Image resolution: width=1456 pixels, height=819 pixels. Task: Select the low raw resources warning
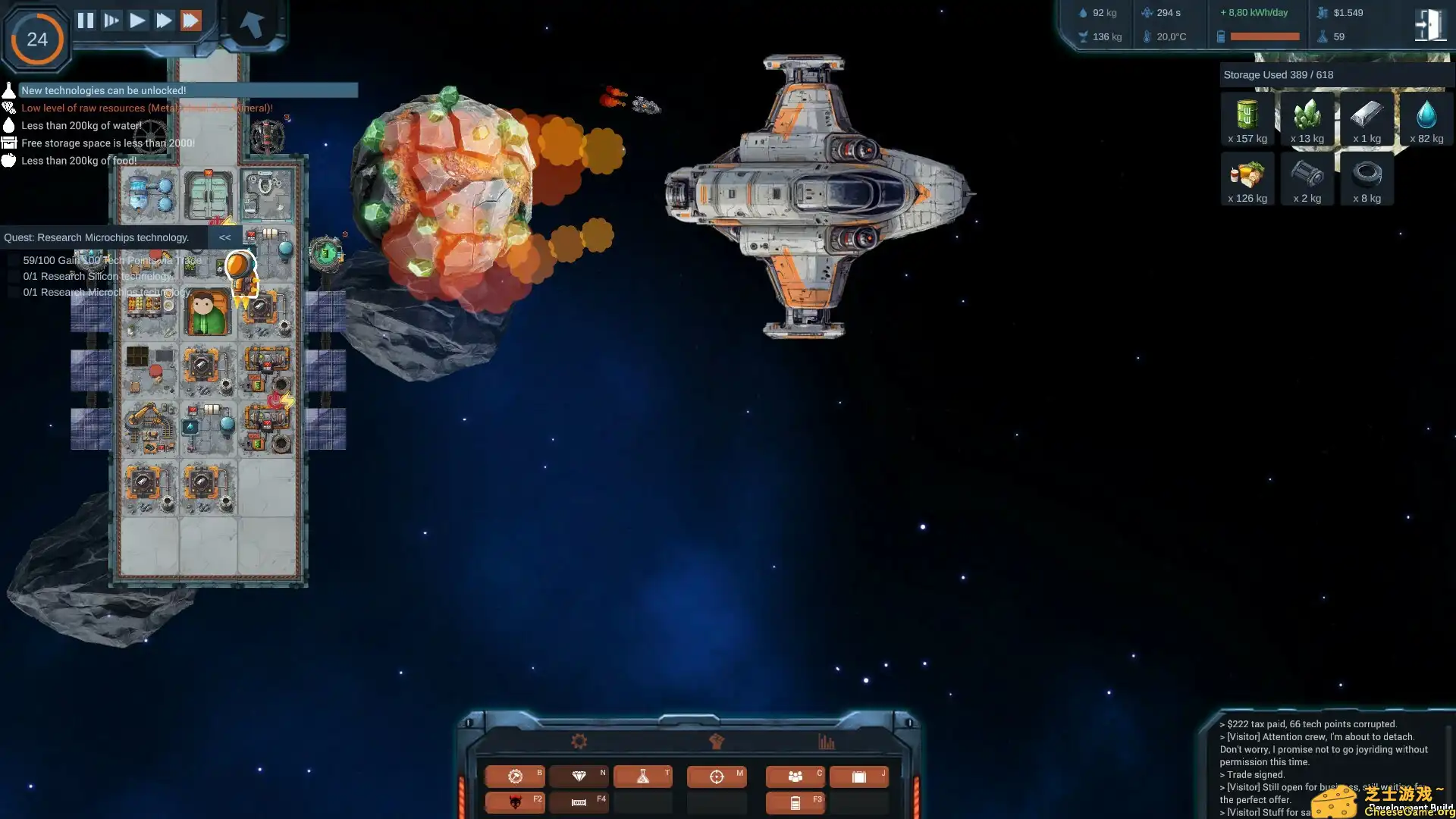146,108
